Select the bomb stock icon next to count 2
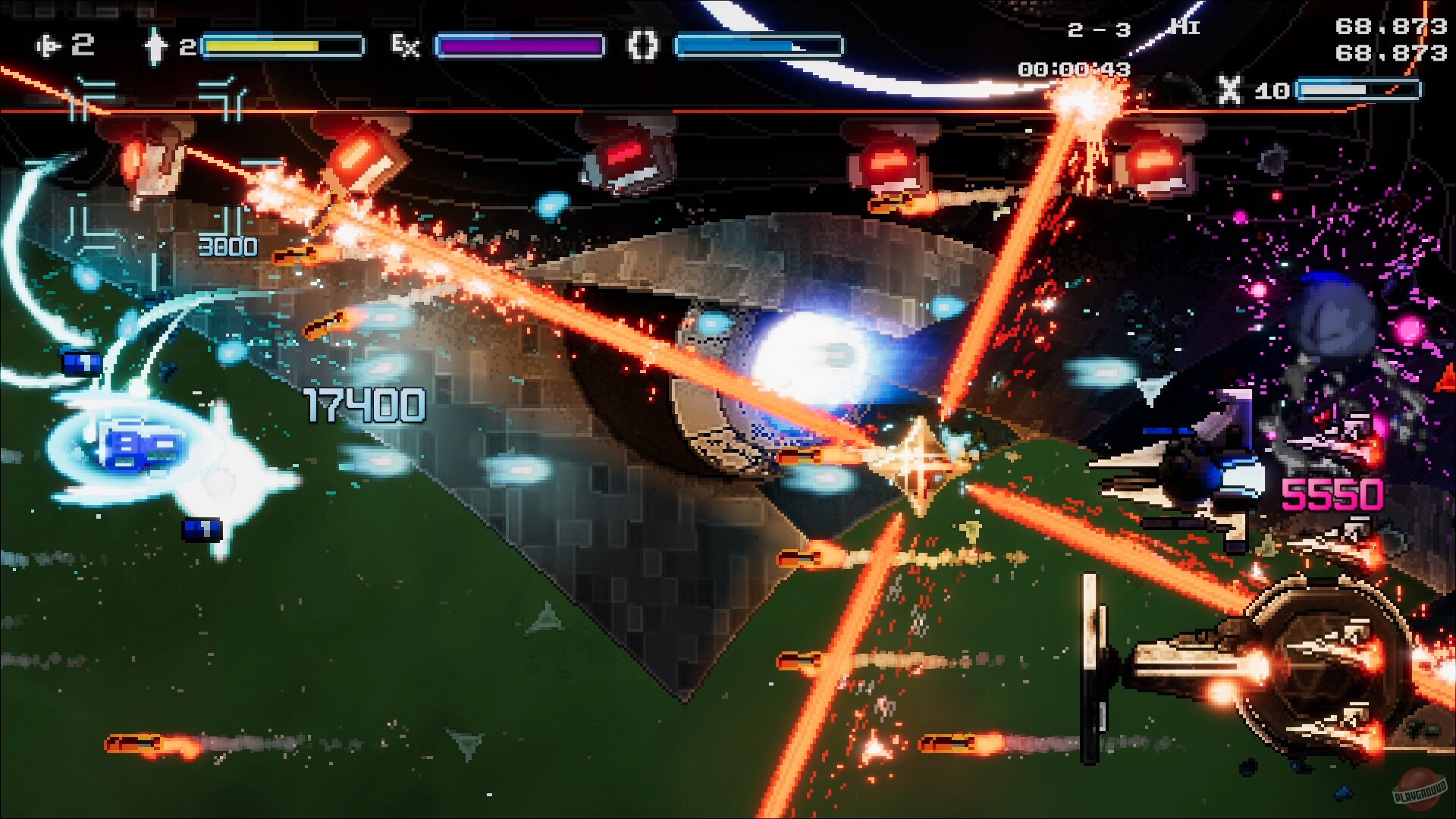1456x819 pixels. [155, 45]
